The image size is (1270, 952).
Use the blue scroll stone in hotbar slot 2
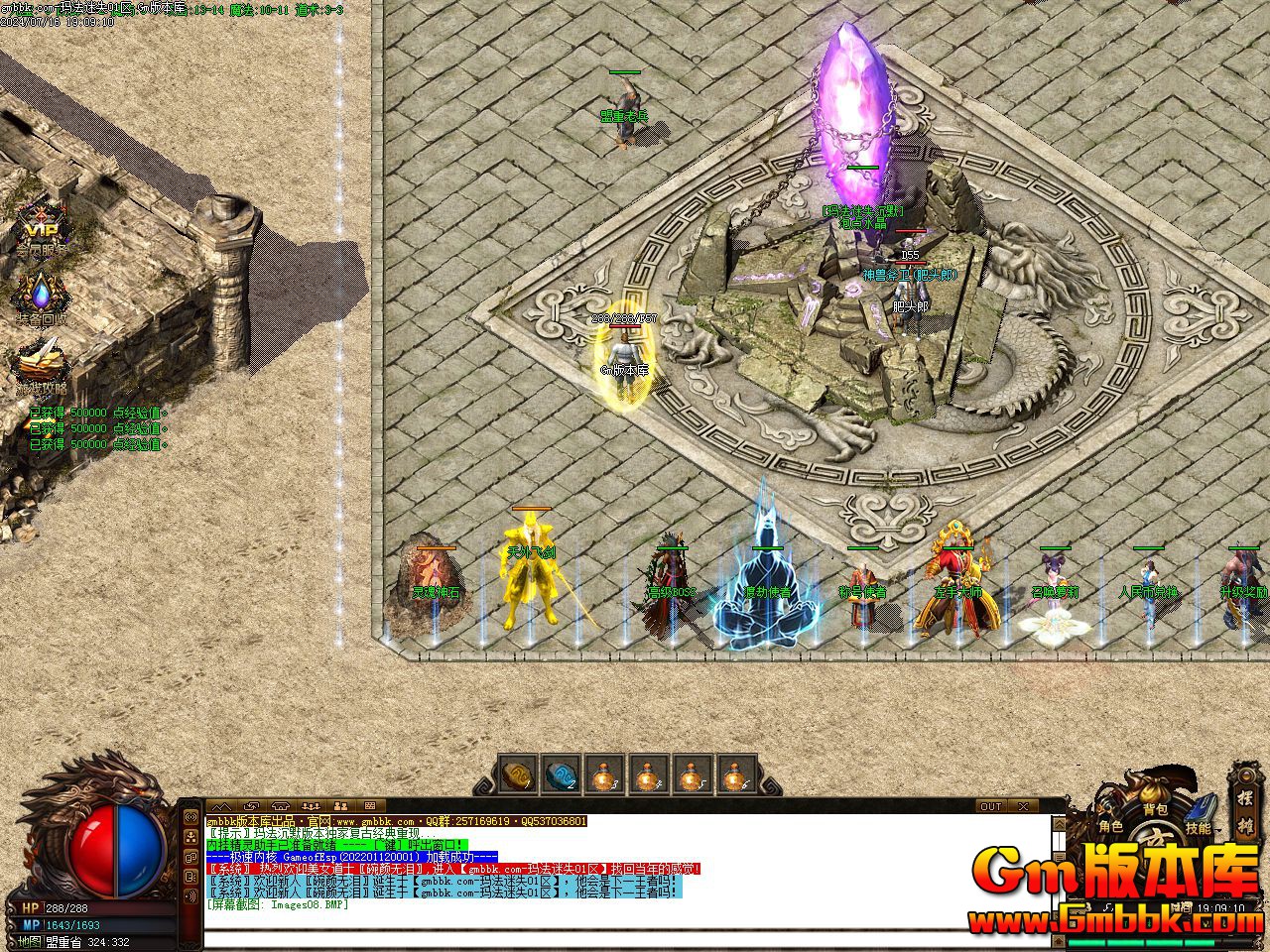pos(561,774)
